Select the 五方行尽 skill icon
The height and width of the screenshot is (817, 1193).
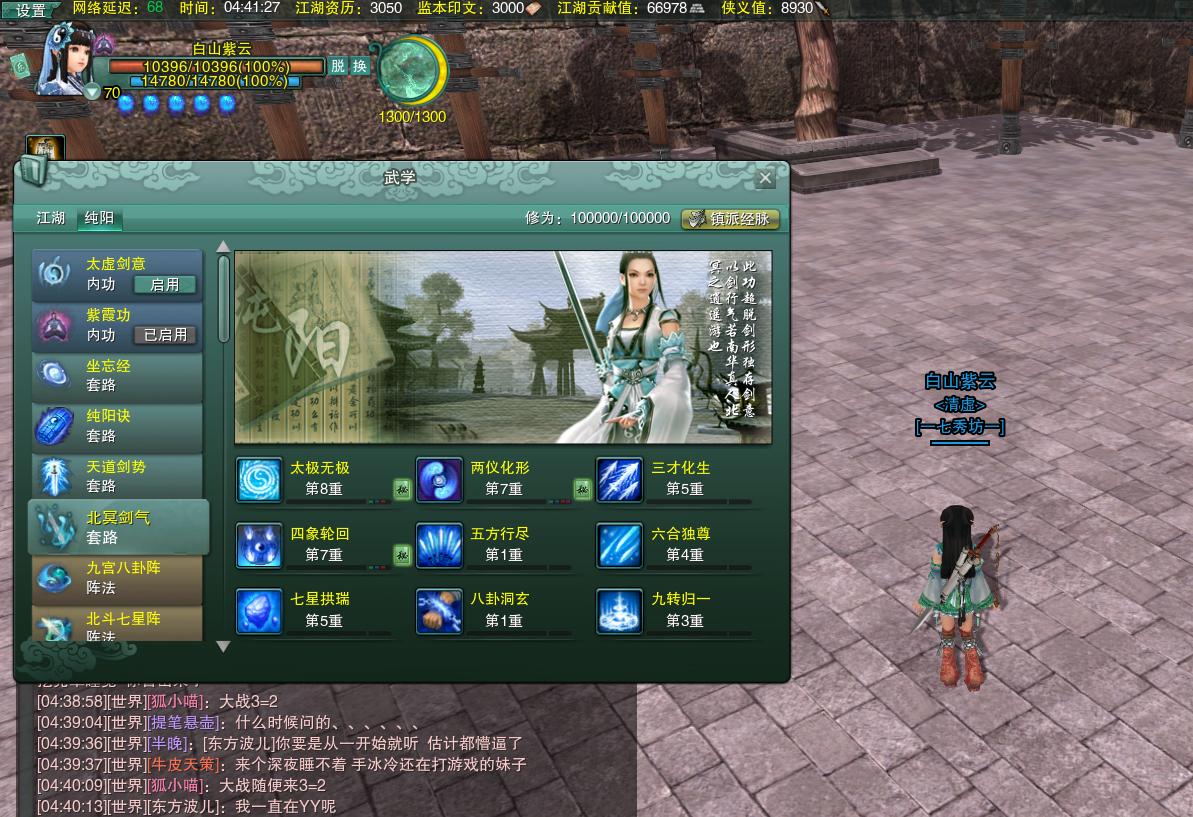pyautogui.click(x=439, y=546)
